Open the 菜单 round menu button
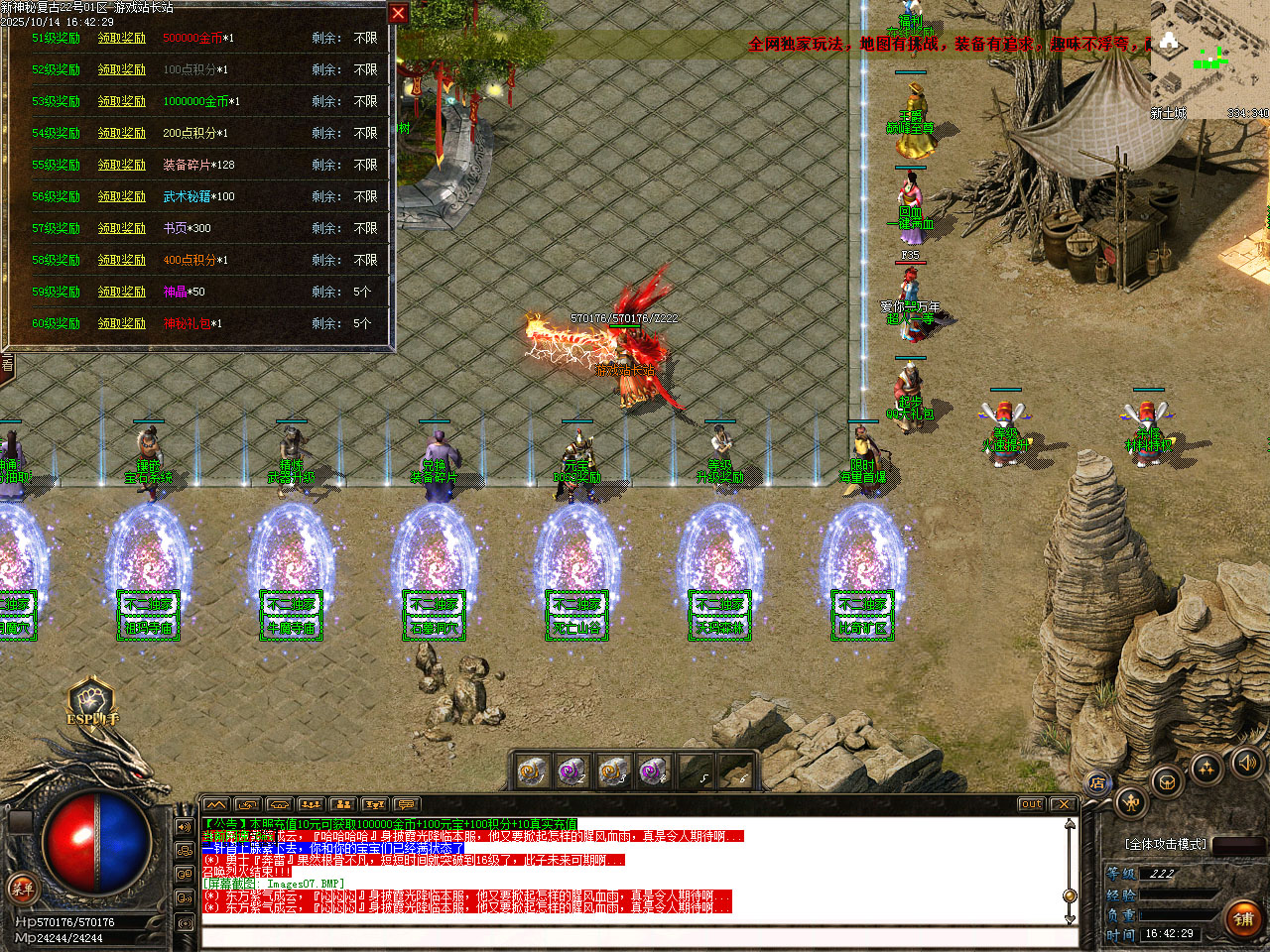The height and width of the screenshot is (952, 1270). [22, 888]
